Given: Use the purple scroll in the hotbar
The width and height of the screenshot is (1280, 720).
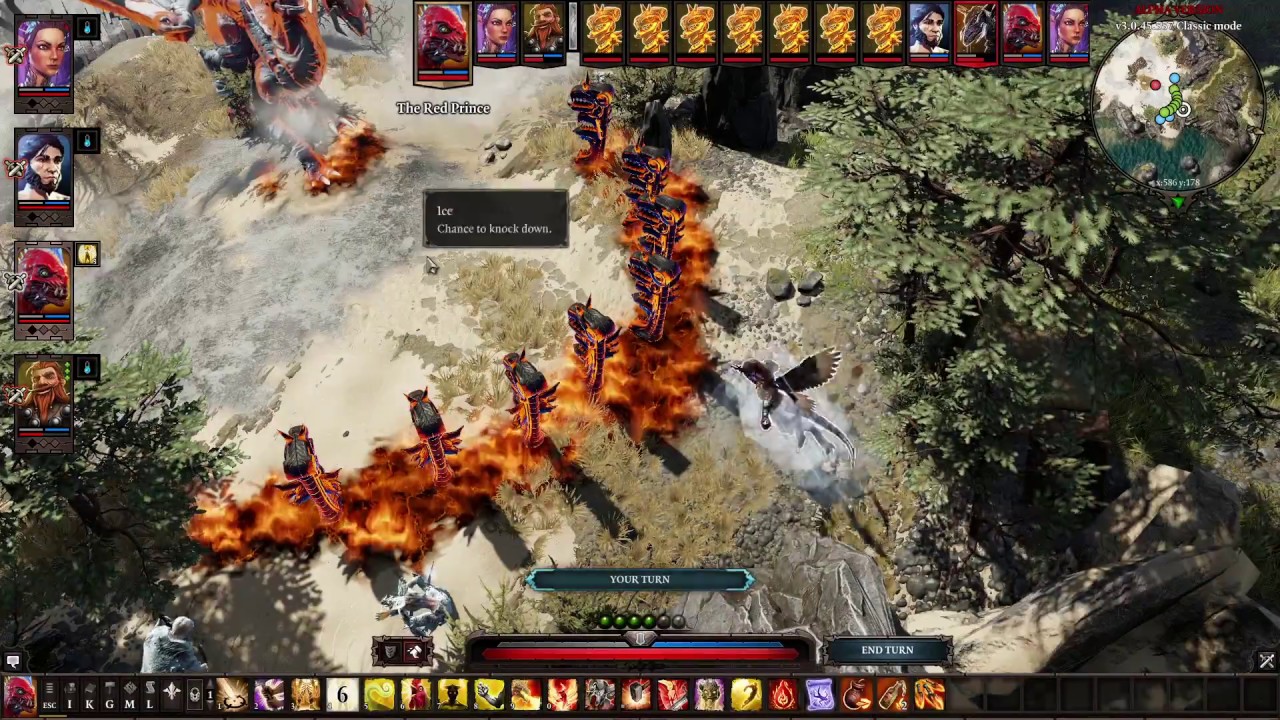Looking at the screenshot, I should pos(819,694).
